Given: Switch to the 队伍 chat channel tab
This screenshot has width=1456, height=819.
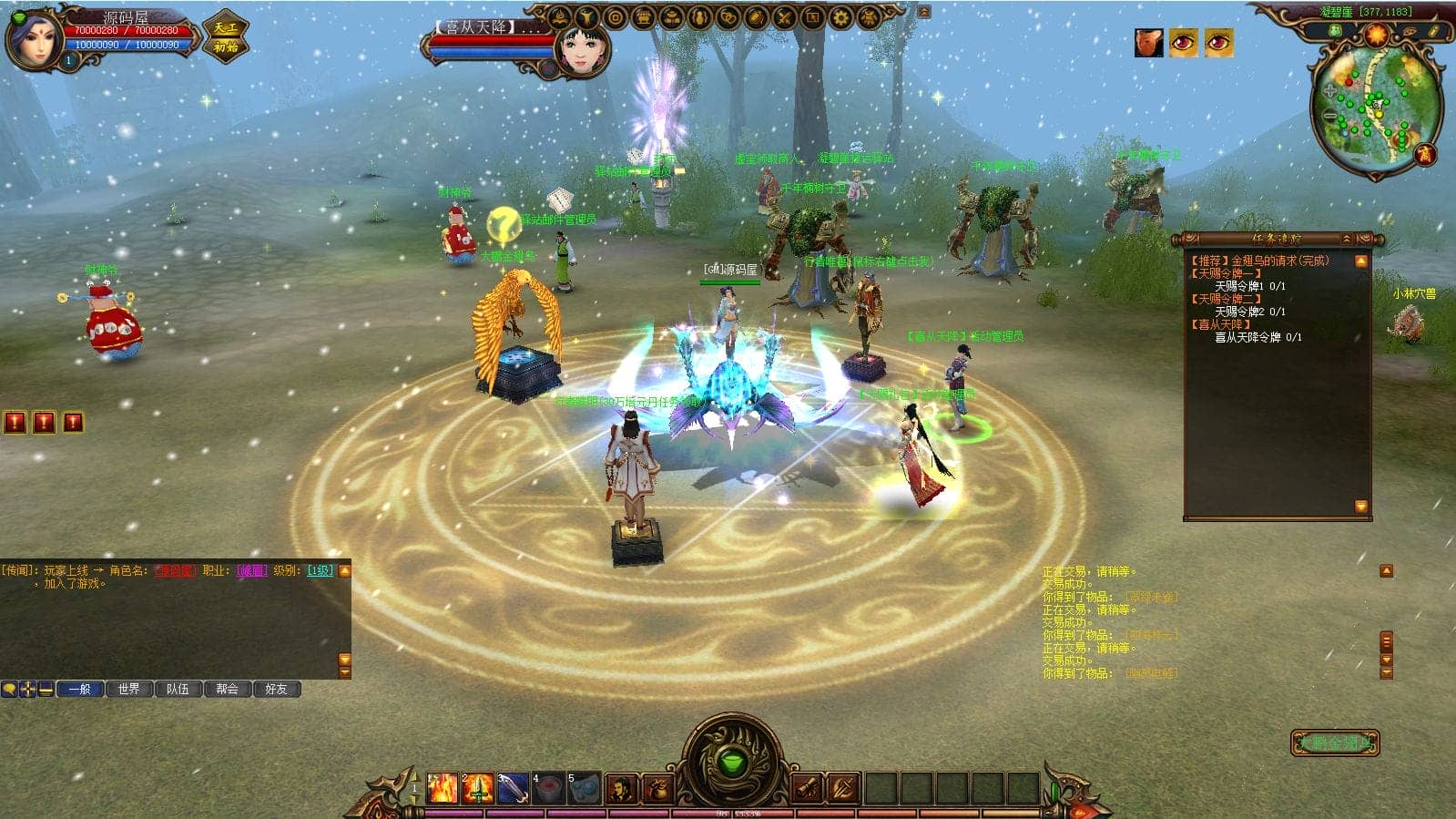Looking at the screenshot, I should click(x=178, y=689).
